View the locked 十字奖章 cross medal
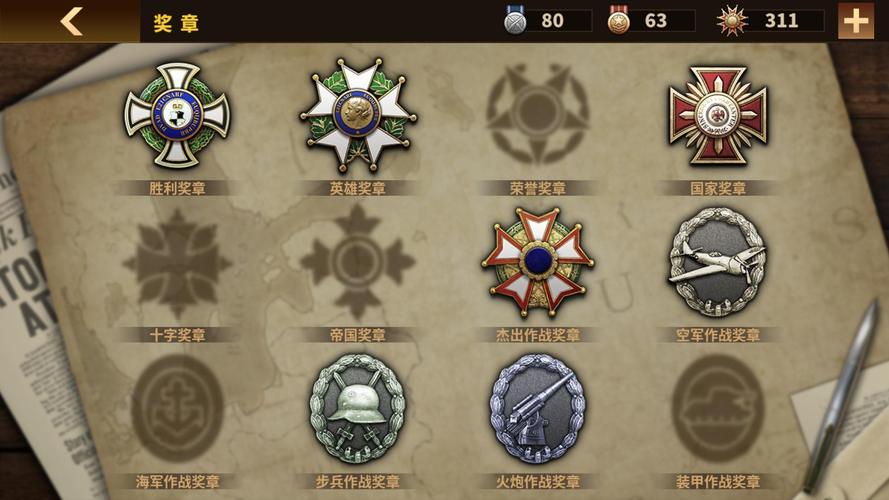 177,262
